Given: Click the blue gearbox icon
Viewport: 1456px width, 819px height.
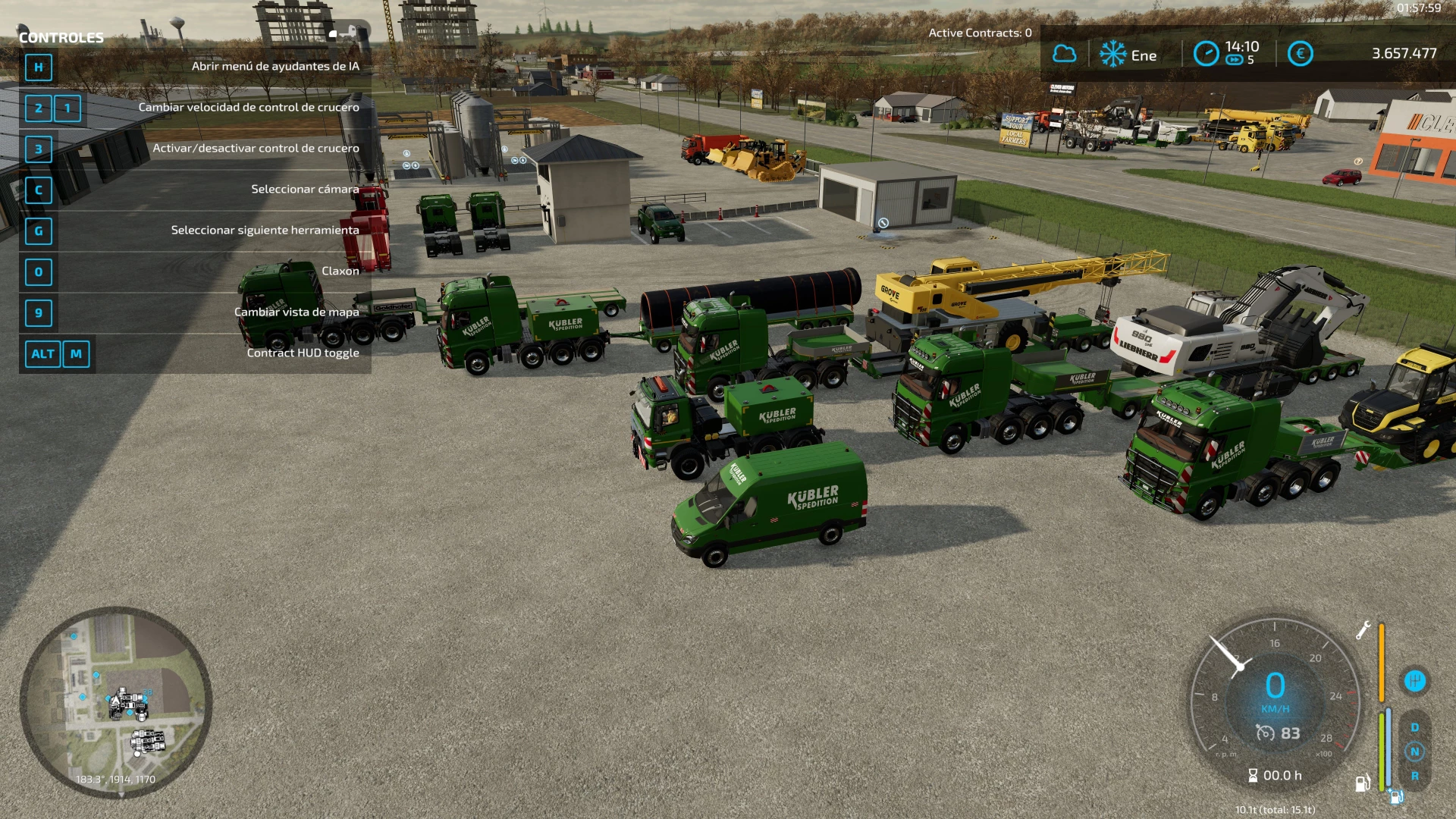Looking at the screenshot, I should (x=1414, y=681).
